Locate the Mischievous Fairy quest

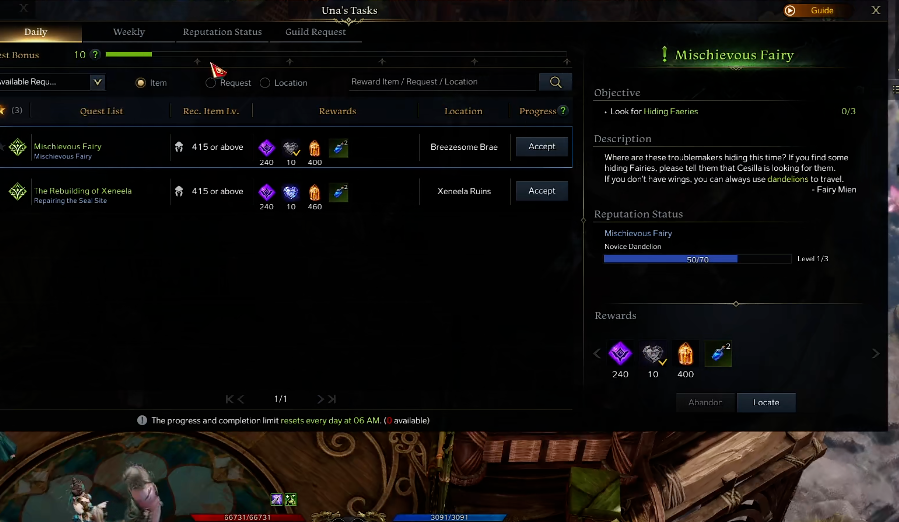(x=766, y=402)
